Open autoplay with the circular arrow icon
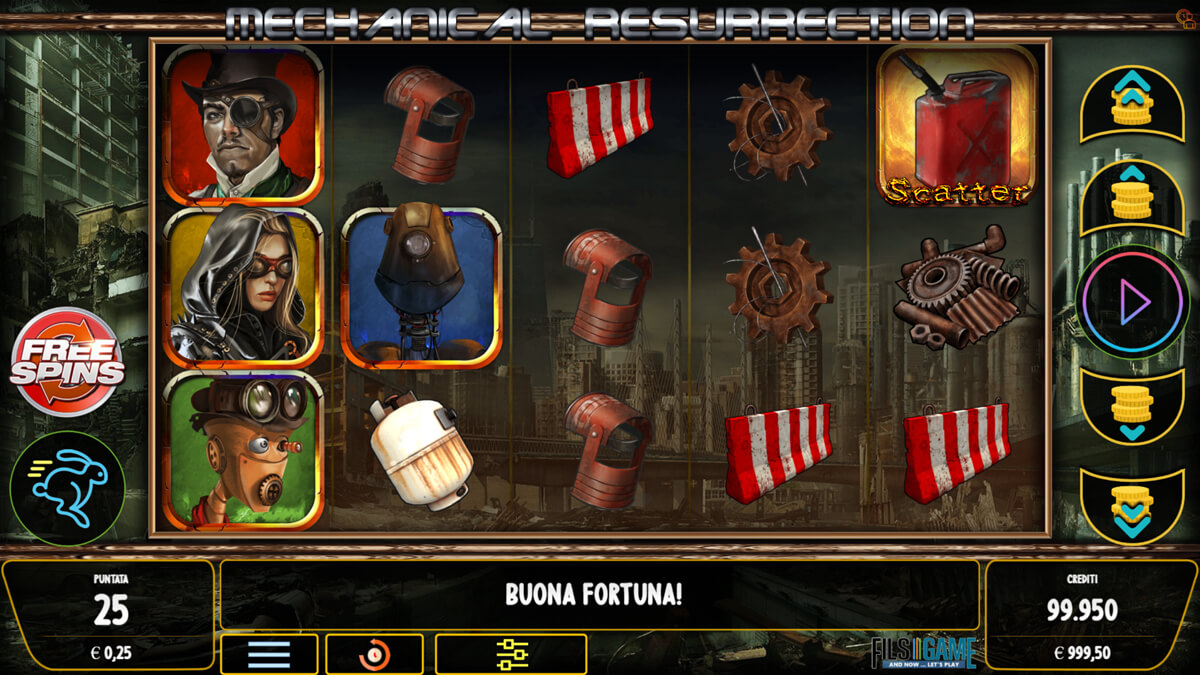The width and height of the screenshot is (1200, 675). coord(375,654)
